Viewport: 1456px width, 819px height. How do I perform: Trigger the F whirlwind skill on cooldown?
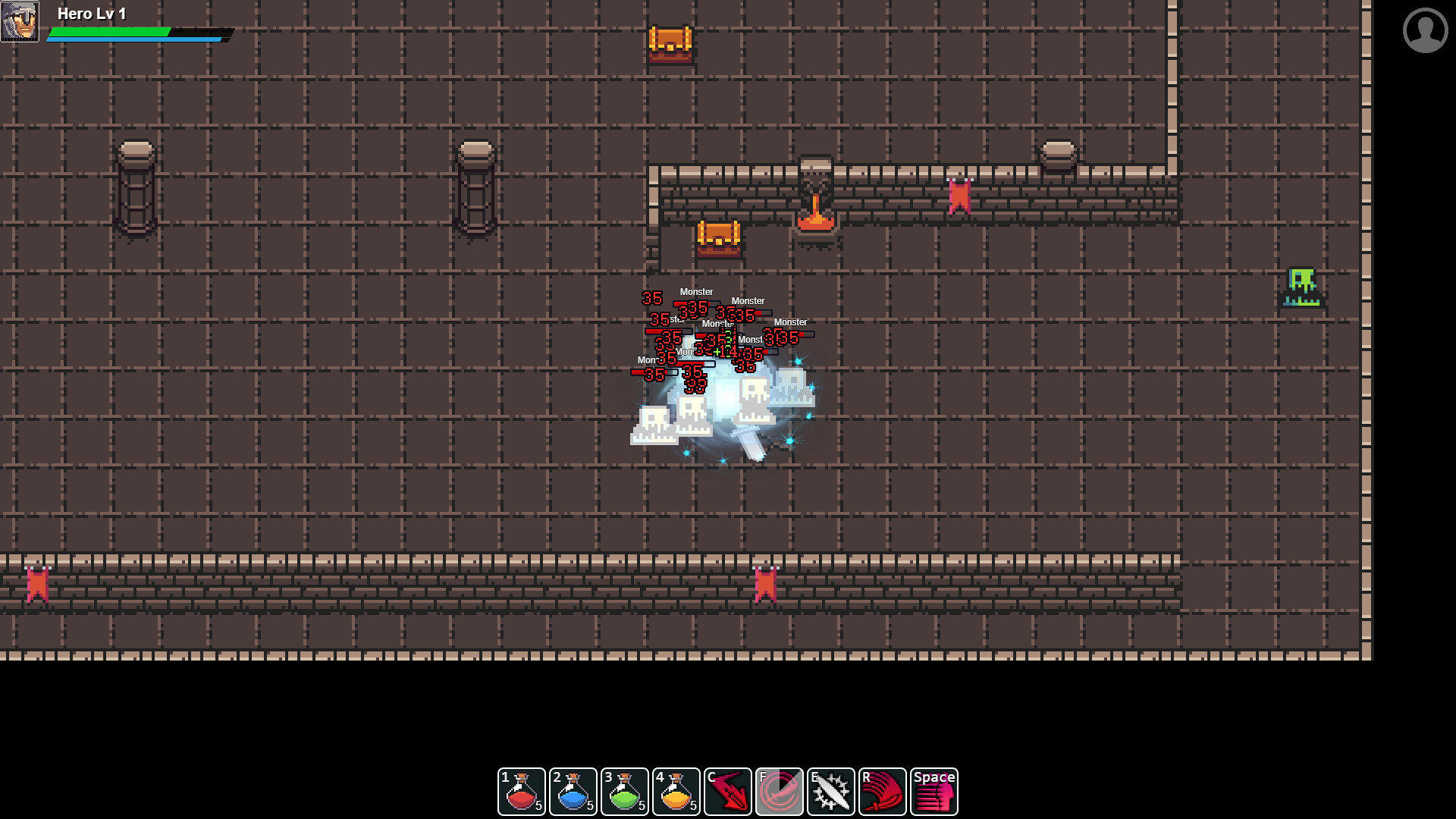coord(779,791)
